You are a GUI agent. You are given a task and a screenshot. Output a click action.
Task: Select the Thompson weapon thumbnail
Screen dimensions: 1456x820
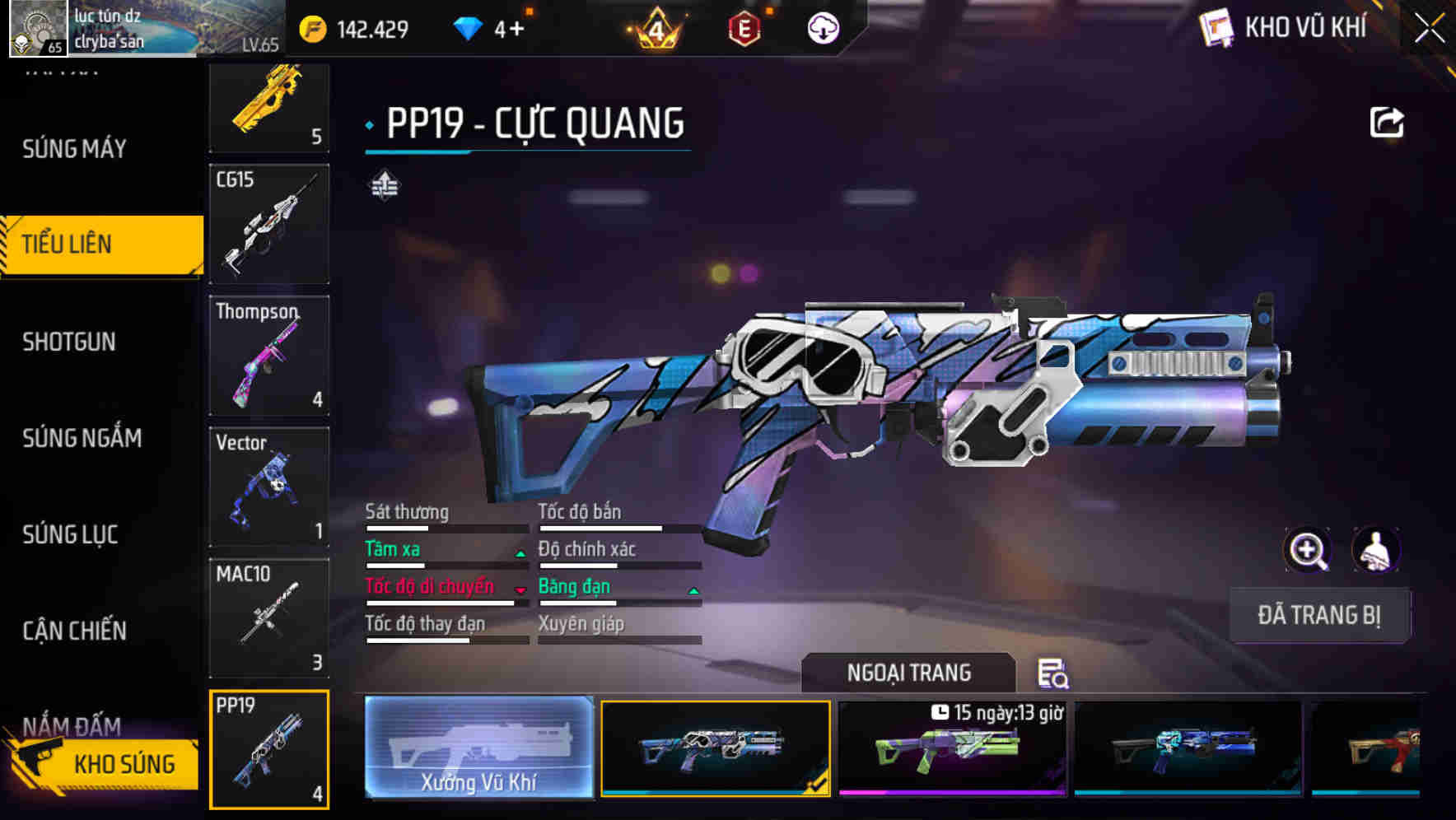pyautogui.click(x=268, y=356)
